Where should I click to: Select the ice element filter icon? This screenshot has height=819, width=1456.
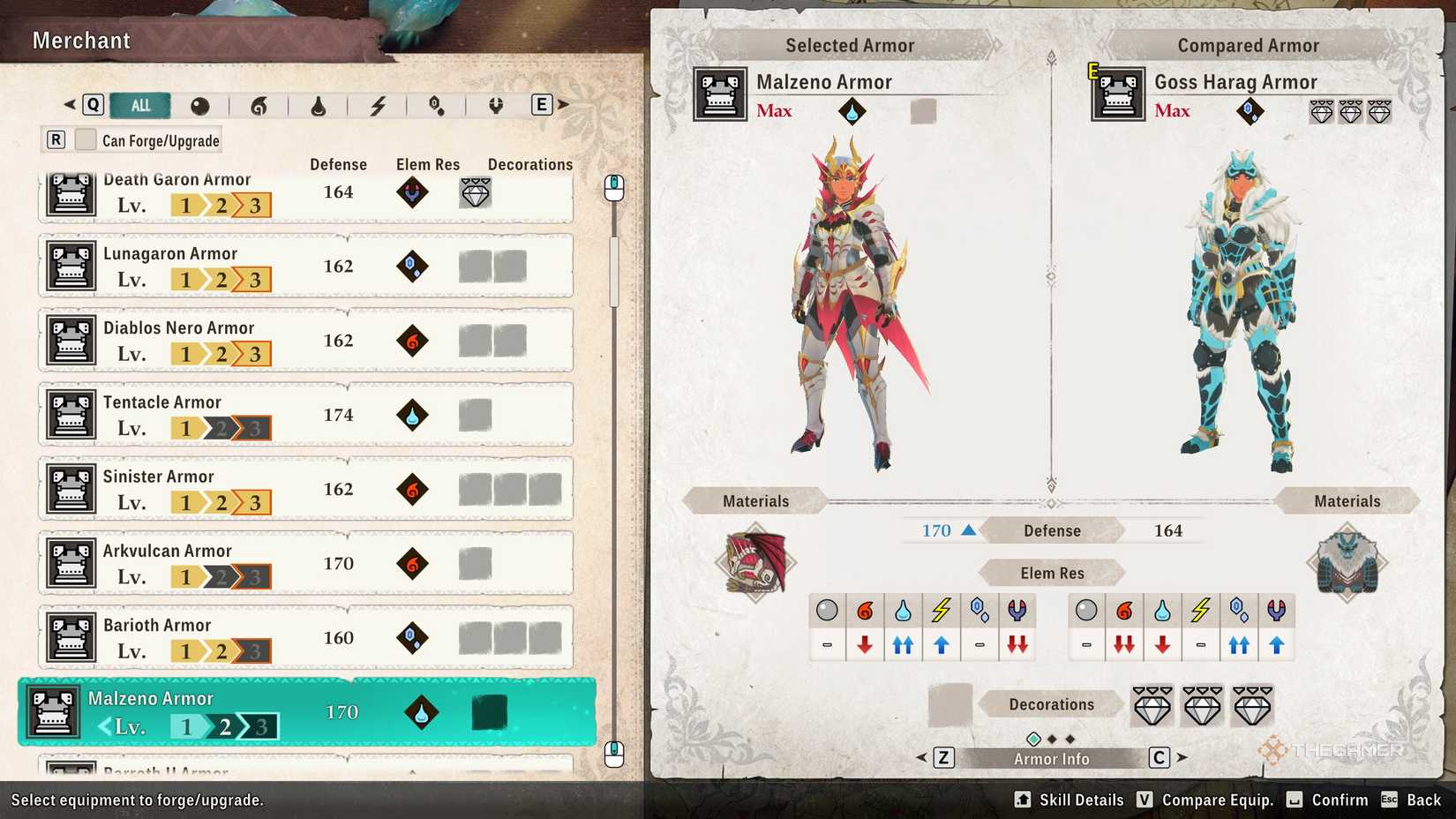[x=434, y=106]
